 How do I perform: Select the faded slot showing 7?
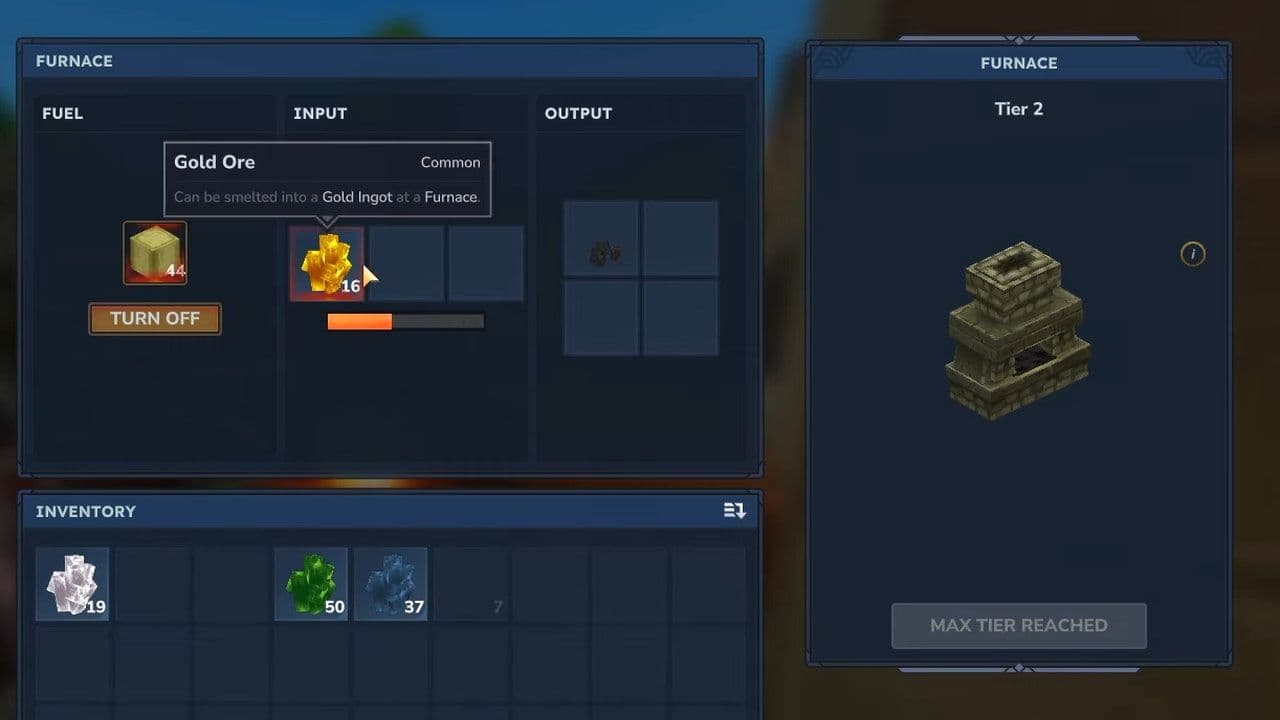pos(471,584)
